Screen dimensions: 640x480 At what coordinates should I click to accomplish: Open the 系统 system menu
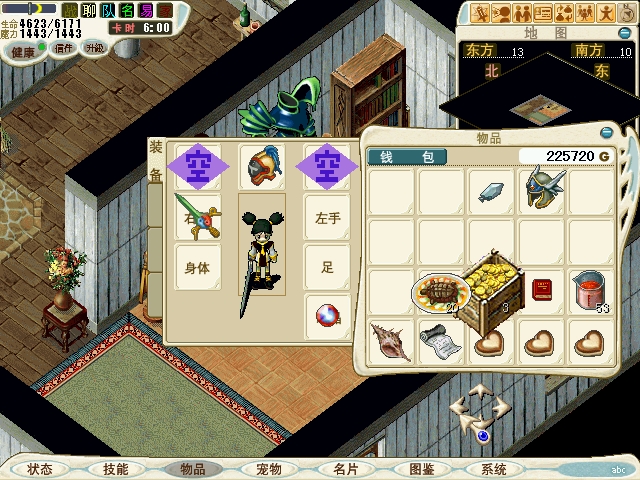[x=493, y=469]
